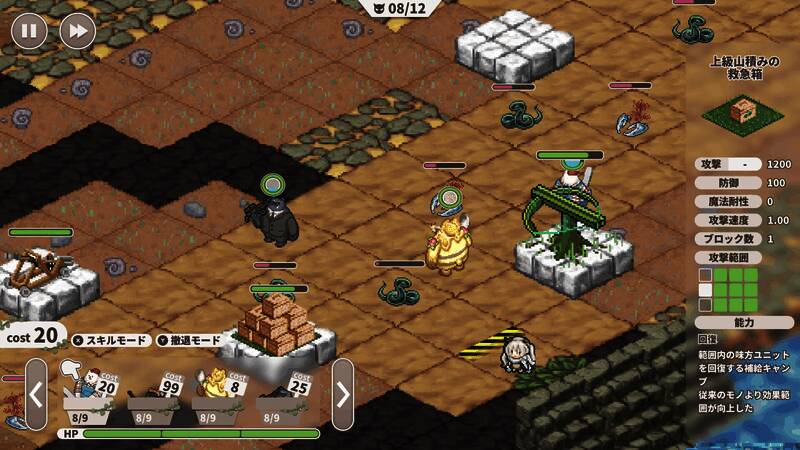Switch to スキルモード (skill mode)
The height and width of the screenshot is (450, 800).
(112, 340)
